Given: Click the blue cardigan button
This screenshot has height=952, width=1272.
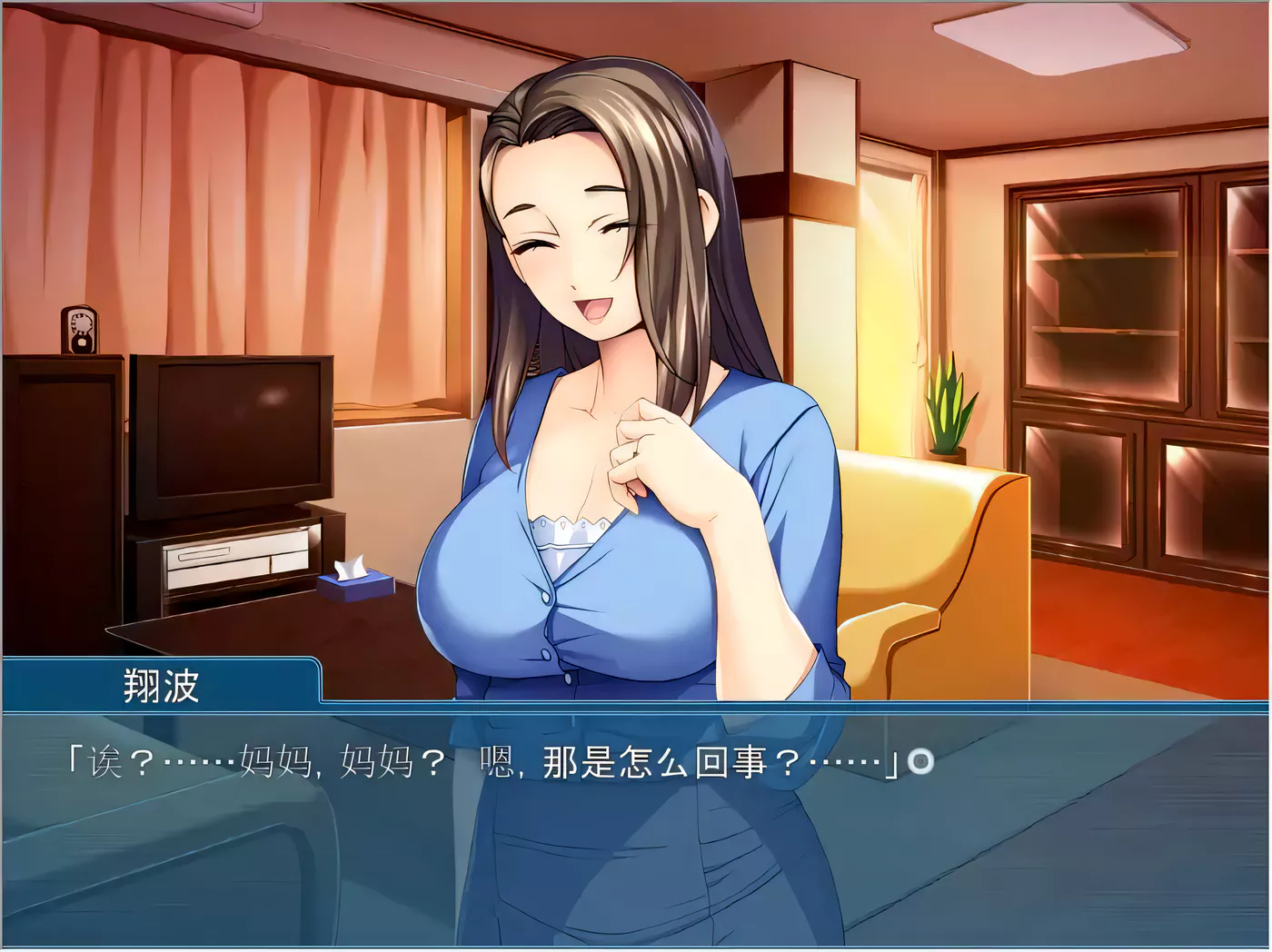Looking at the screenshot, I should [543, 597].
